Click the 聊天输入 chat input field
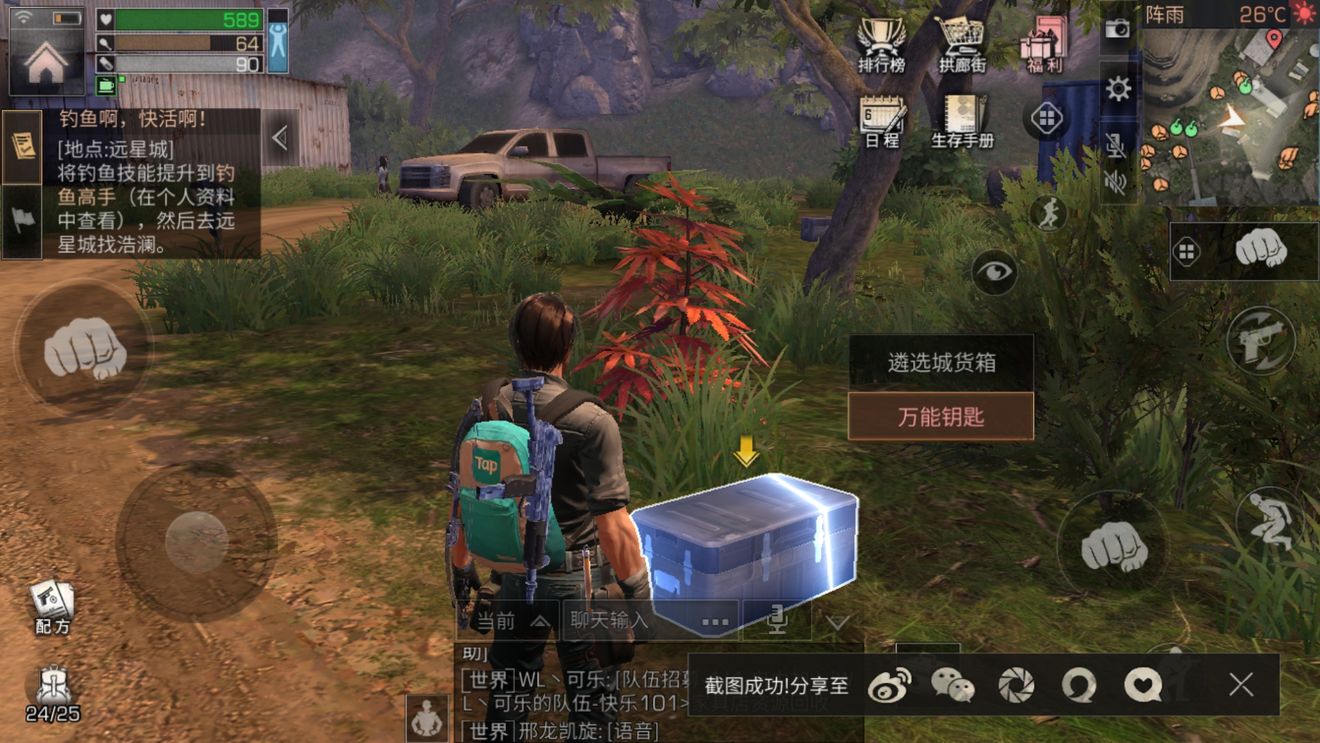 610,621
